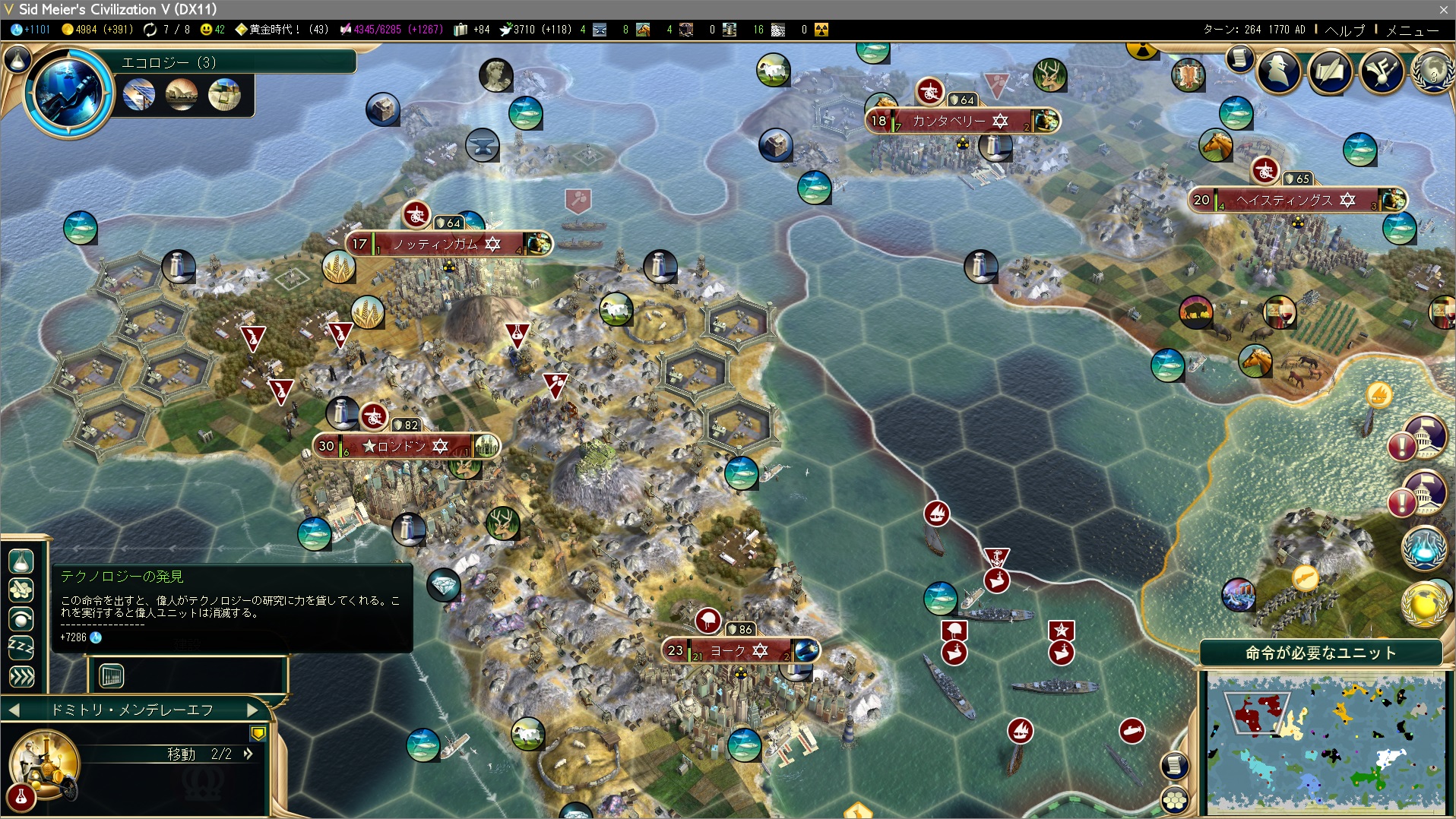The image size is (1456, 819).
Task: Open the ヘルプ help screen
Action: [1344, 30]
